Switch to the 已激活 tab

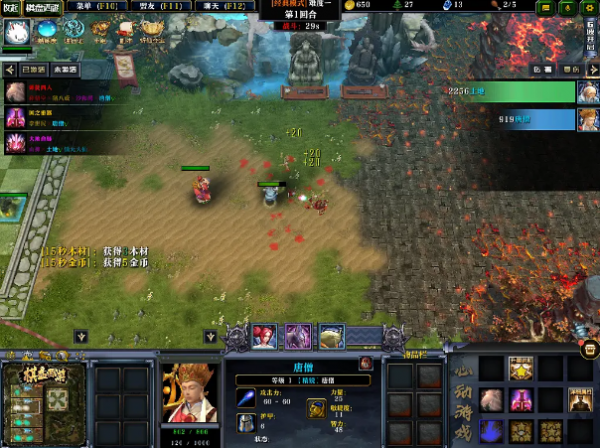pos(32,70)
